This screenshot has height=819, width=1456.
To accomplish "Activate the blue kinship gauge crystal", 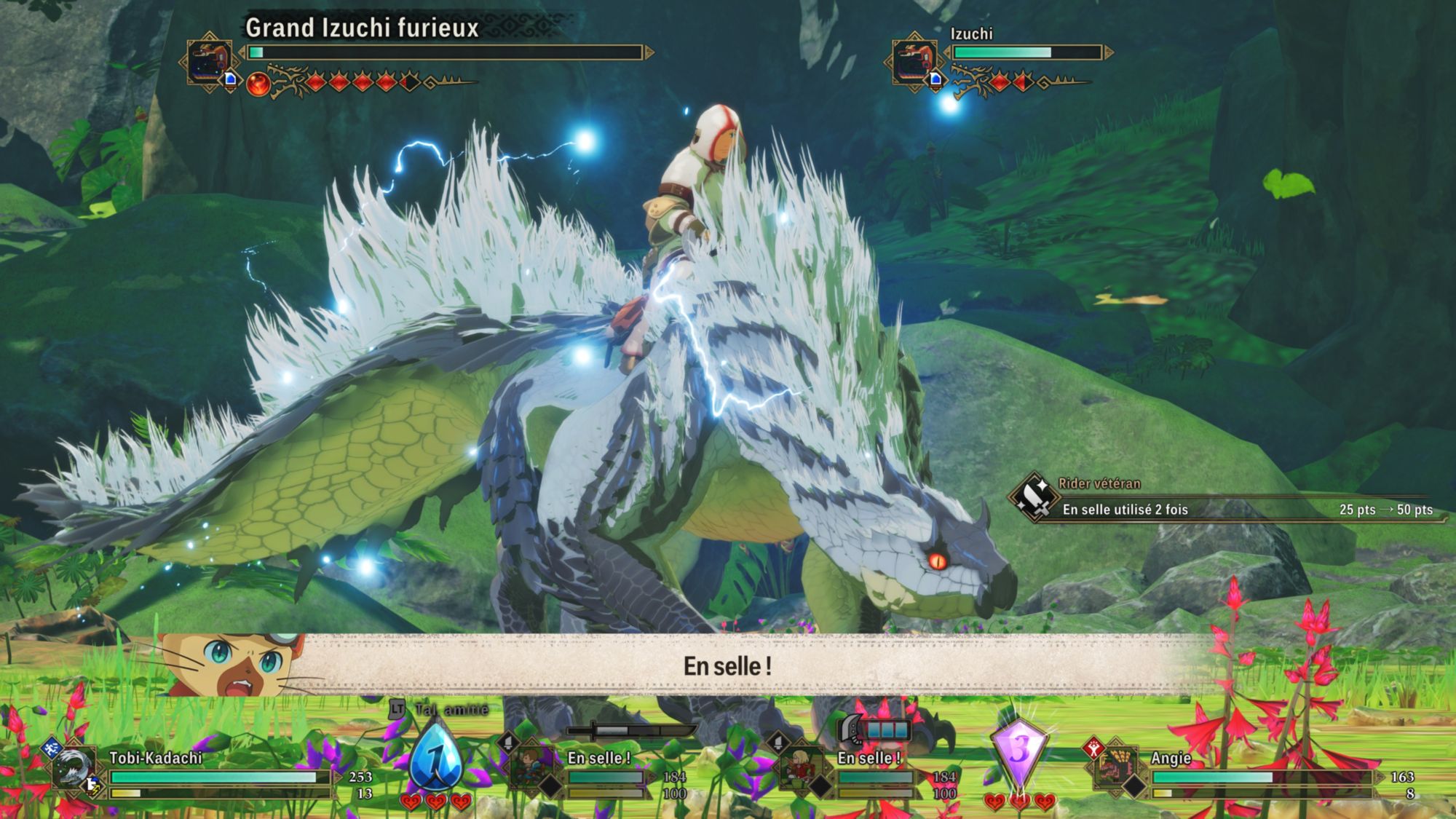I will (435, 759).
